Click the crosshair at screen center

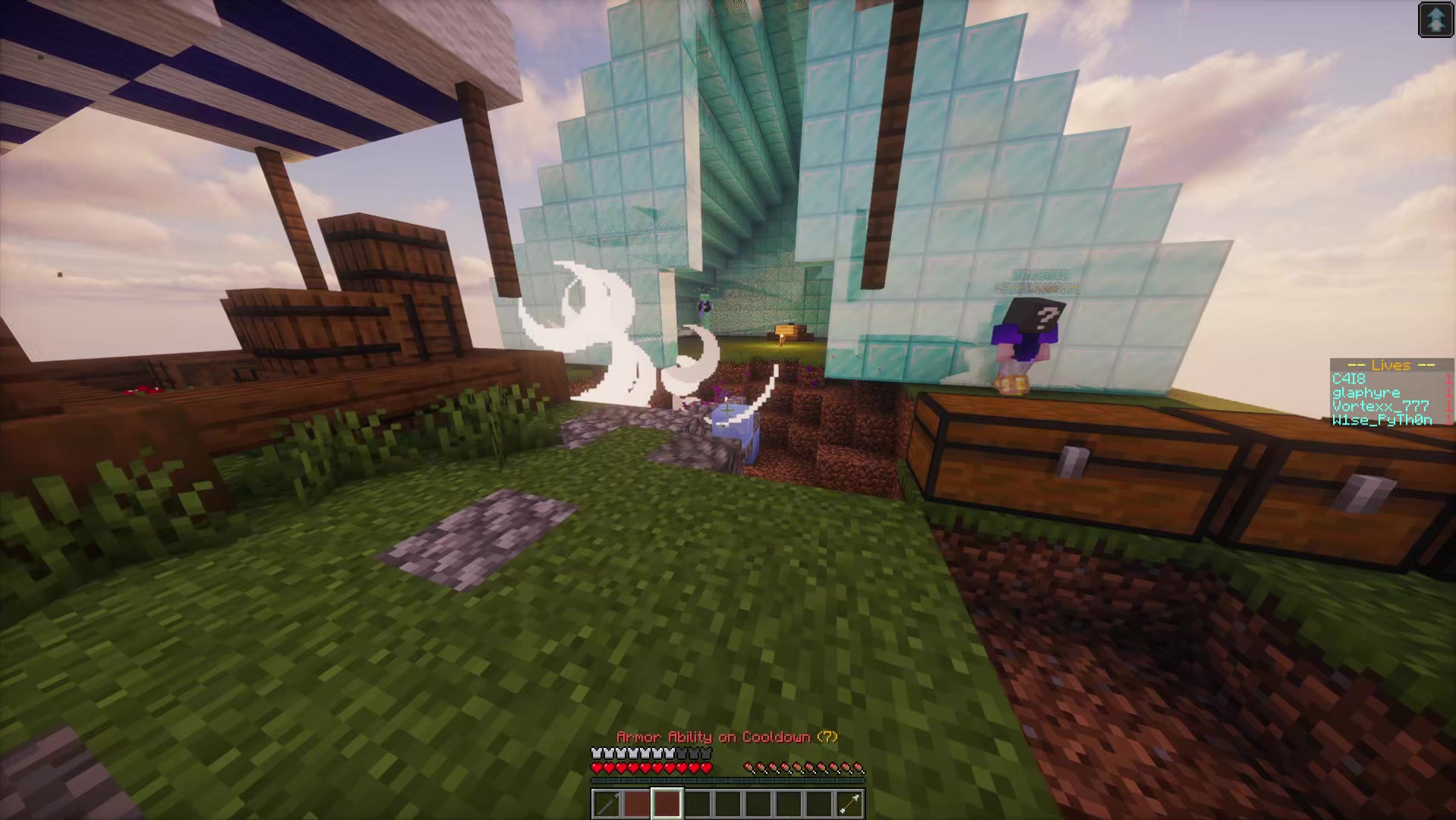point(728,410)
